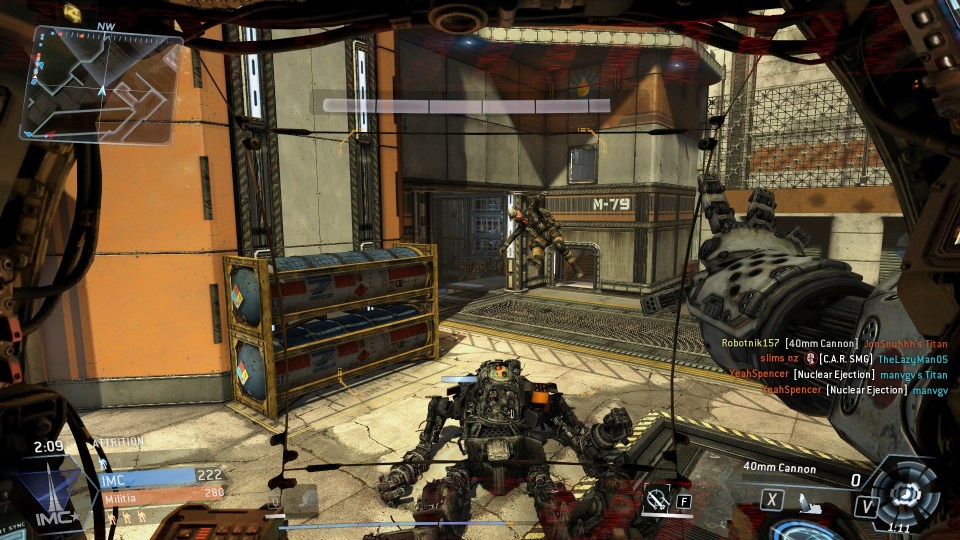Image resolution: width=960 pixels, height=540 pixels.
Task: Select the IMC team score row
Action: [160, 476]
